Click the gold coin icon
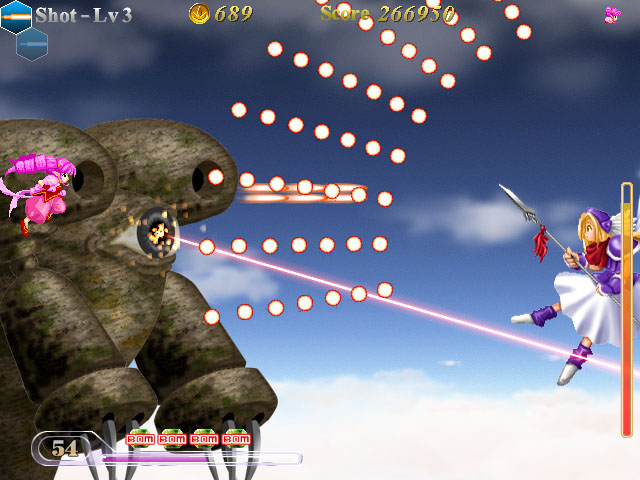640x480 pixels. 198,13
